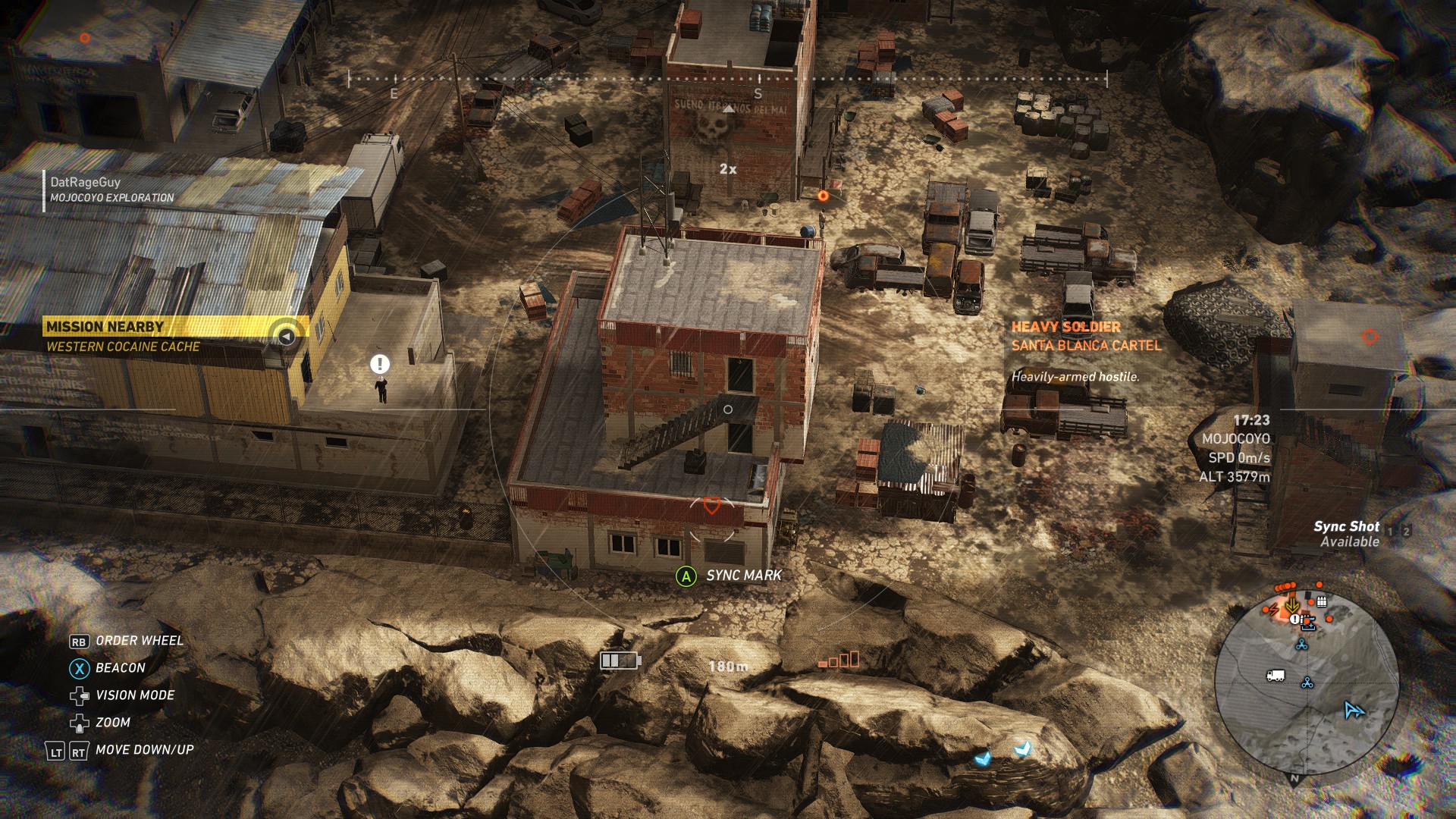Select the red heart target marker
The width and height of the screenshot is (1456, 819).
point(711,505)
